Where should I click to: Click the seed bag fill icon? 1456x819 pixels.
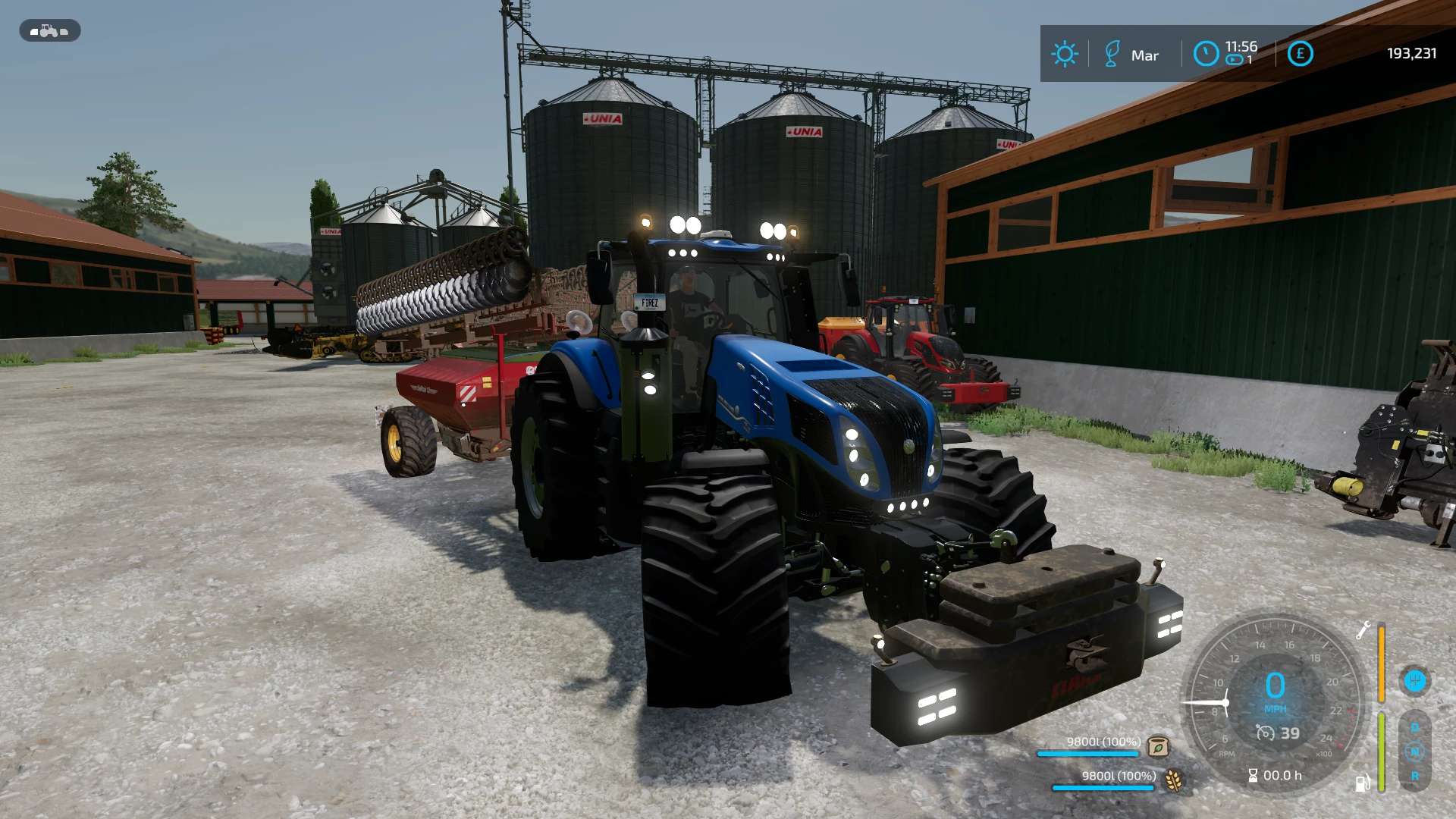(1158, 747)
